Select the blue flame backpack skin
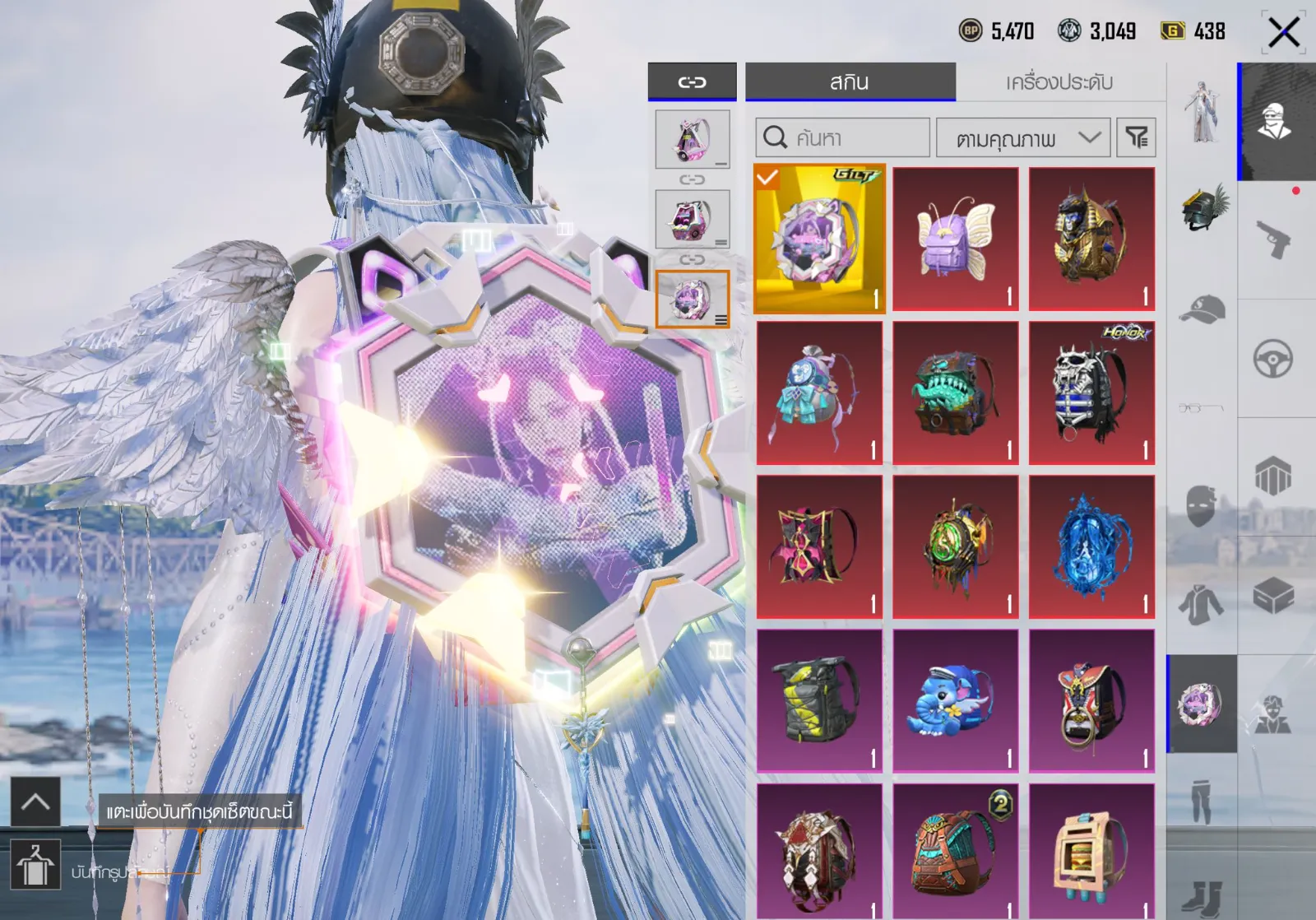 1091,546
